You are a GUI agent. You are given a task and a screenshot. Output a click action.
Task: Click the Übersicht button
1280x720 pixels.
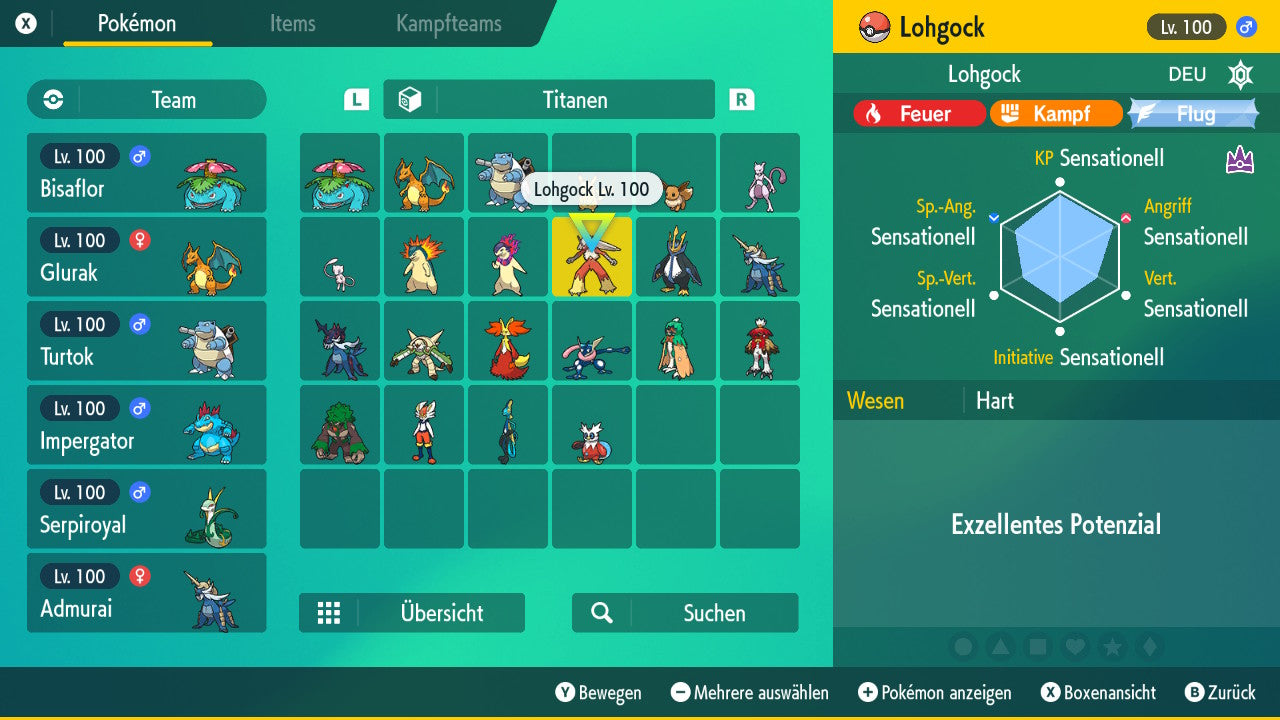(x=412, y=613)
